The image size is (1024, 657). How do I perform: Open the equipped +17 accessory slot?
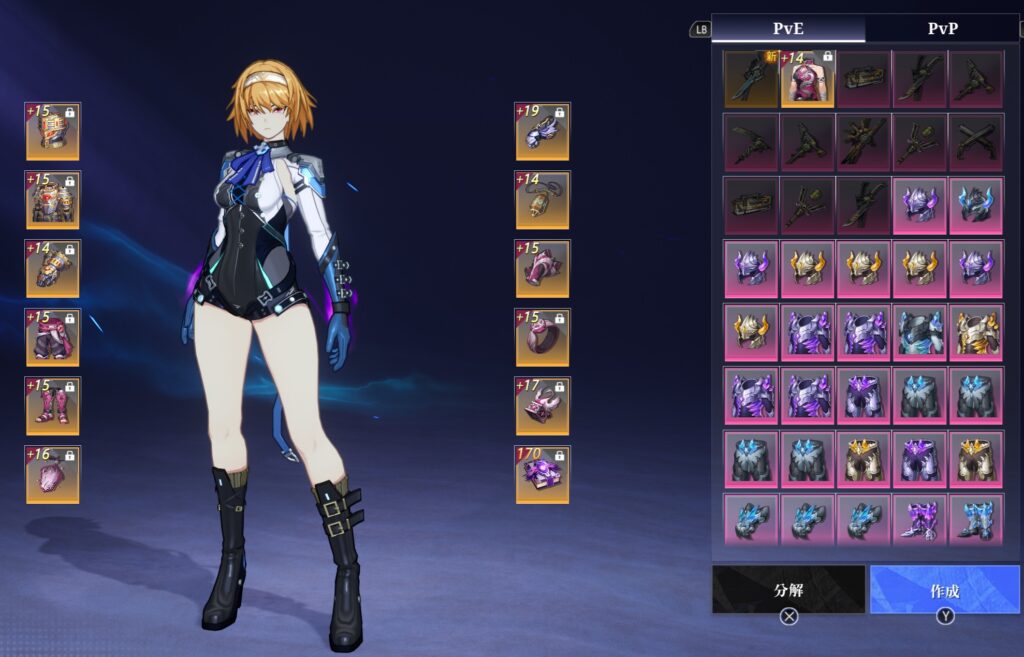543,405
